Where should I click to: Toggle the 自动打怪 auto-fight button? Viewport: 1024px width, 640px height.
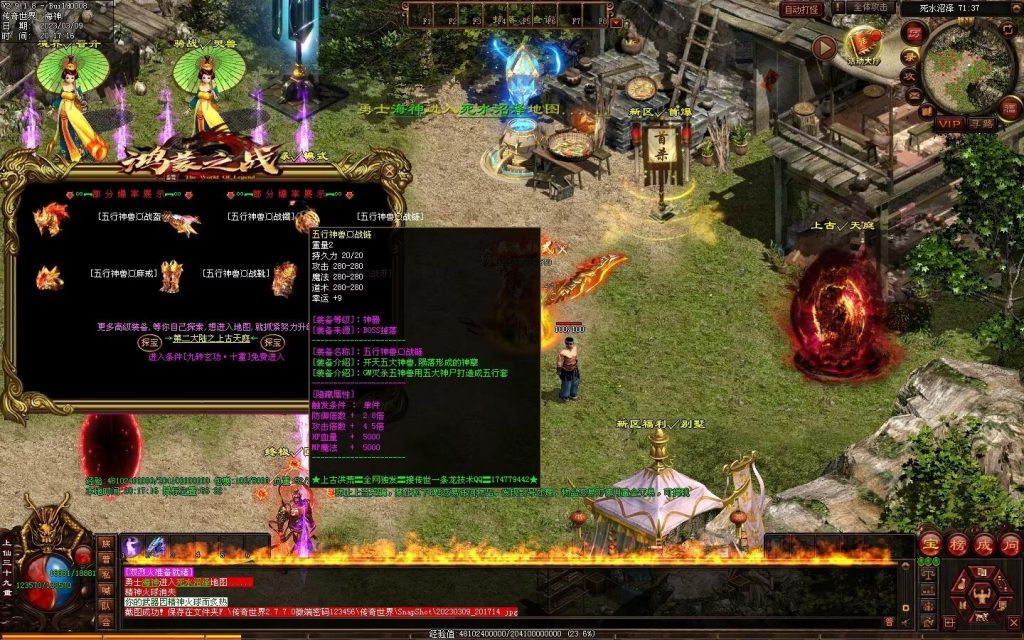coord(802,9)
